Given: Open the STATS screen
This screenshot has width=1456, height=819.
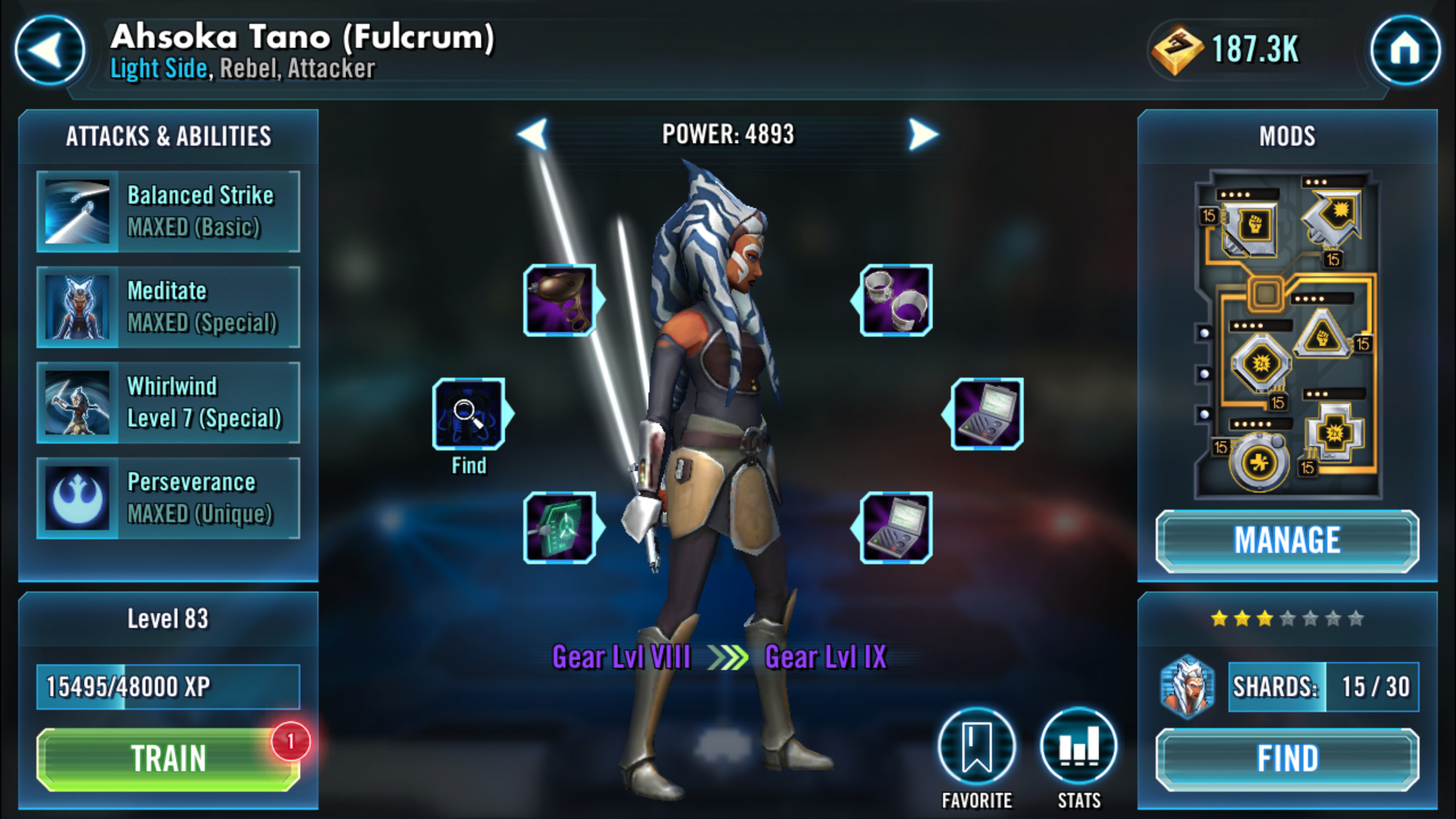Looking at the screenshot, I should pyautogui.click(x=1078, y=746).
